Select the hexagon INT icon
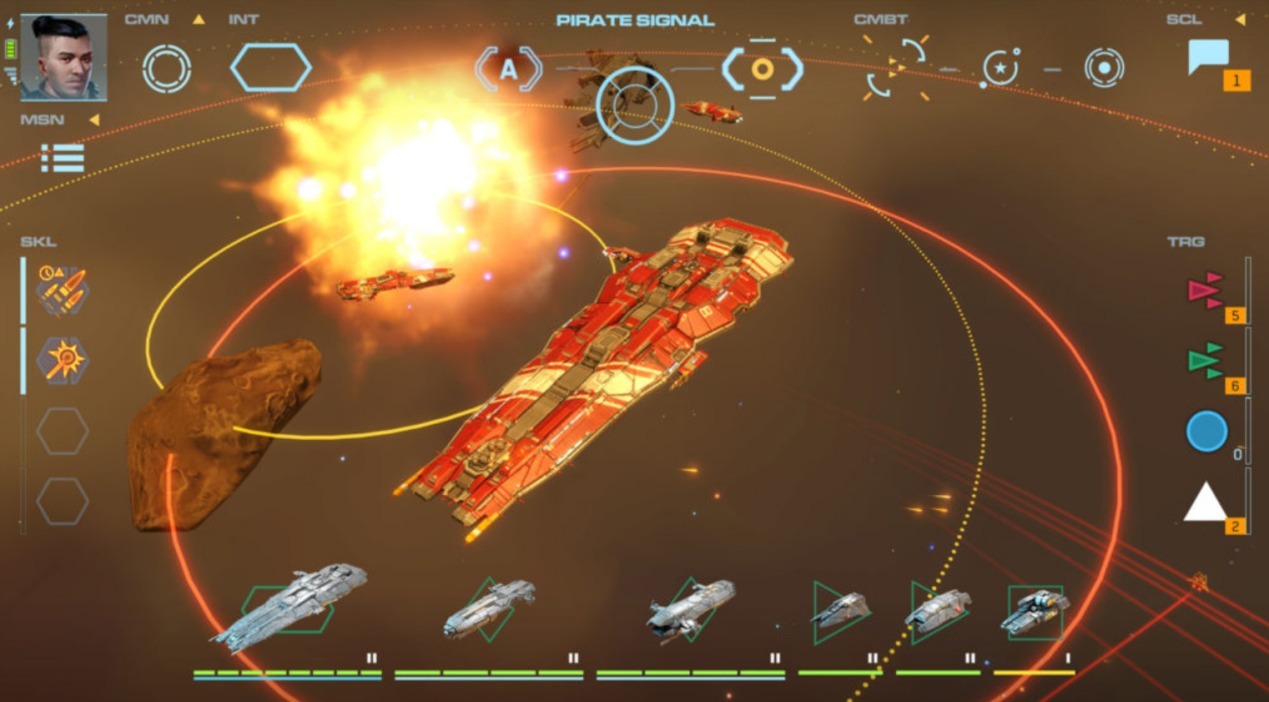Image resolution: width=1269 pixels, height=702 pixels. (270, 68)
